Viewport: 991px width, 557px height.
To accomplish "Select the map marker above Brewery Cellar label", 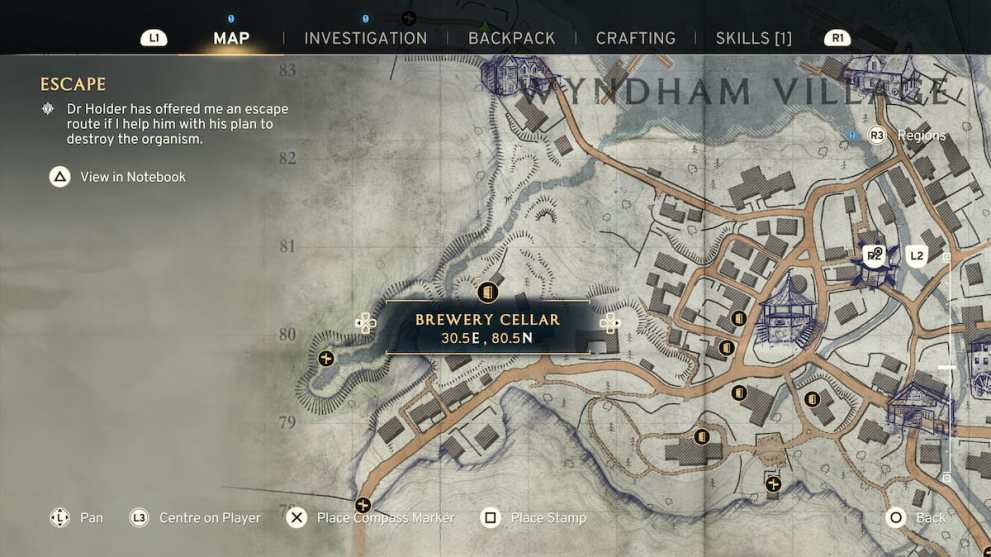I will click(488, 292).
